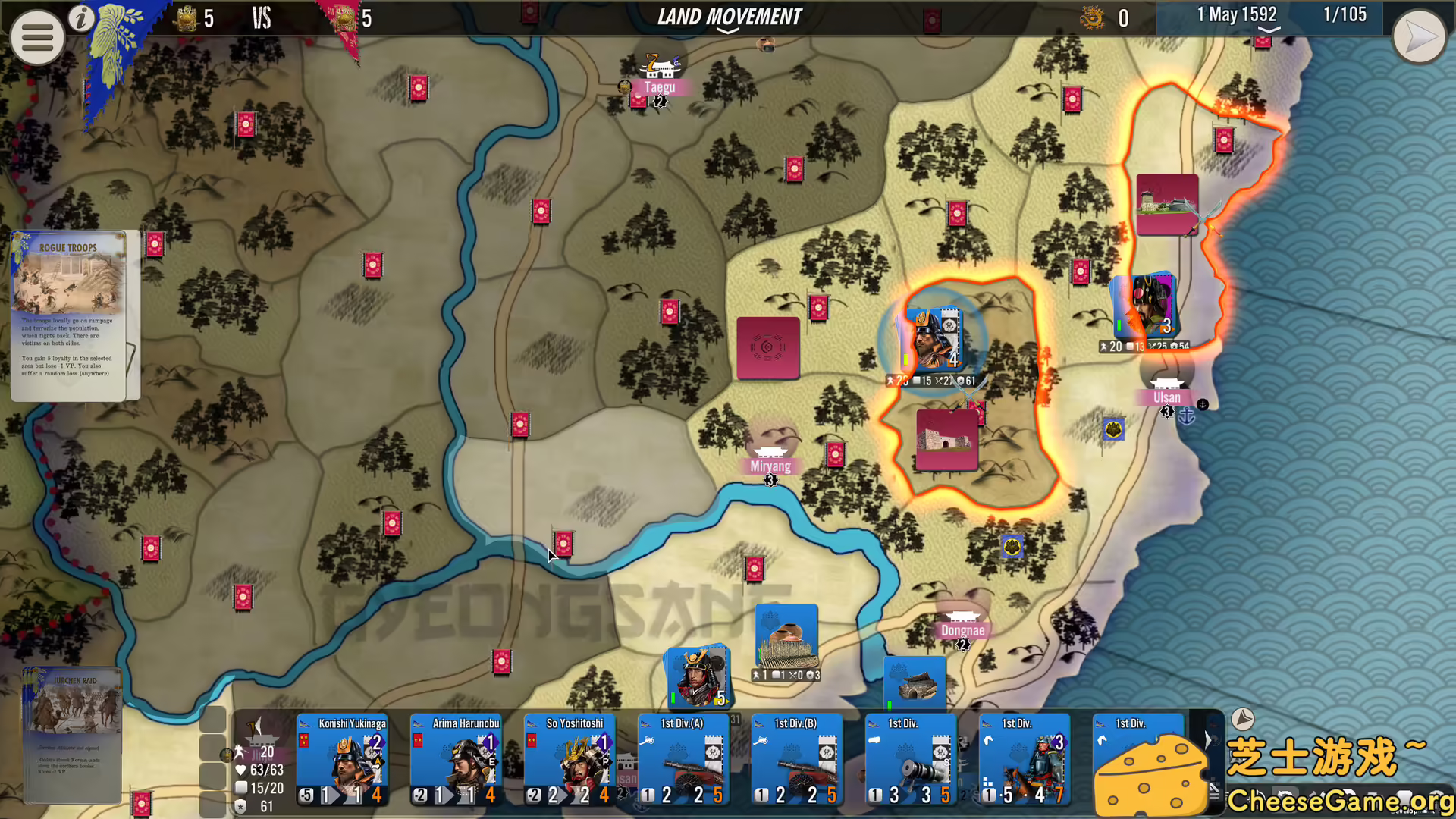Switch to the 1st Div.(B) unit tab
This screenshot has width=1456, height=819.
797,761
